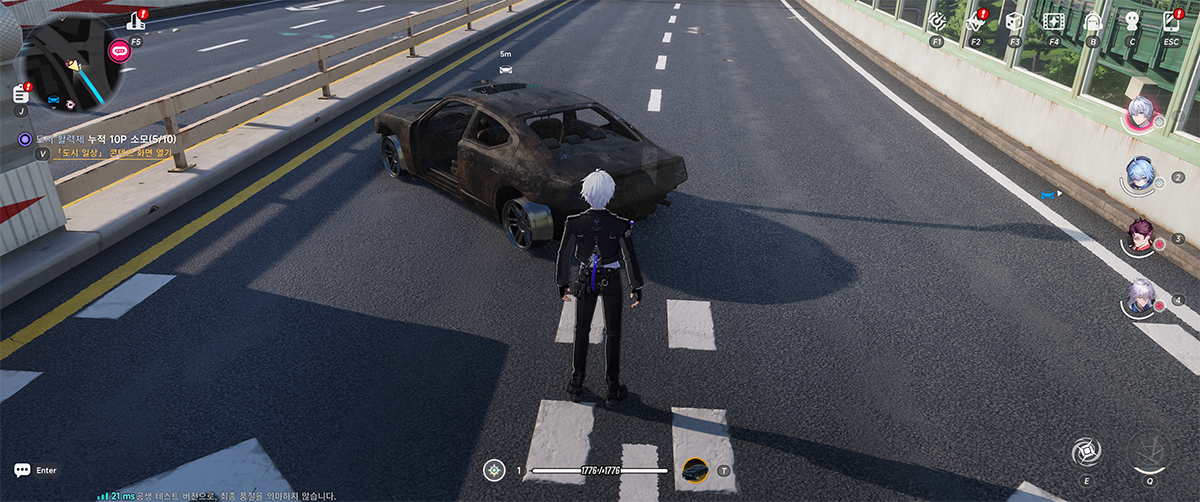This screenshot has height=502, width=1200.
Task: Open the phone menu icon
Action: pyautogui.click(x=1171, y=21)
